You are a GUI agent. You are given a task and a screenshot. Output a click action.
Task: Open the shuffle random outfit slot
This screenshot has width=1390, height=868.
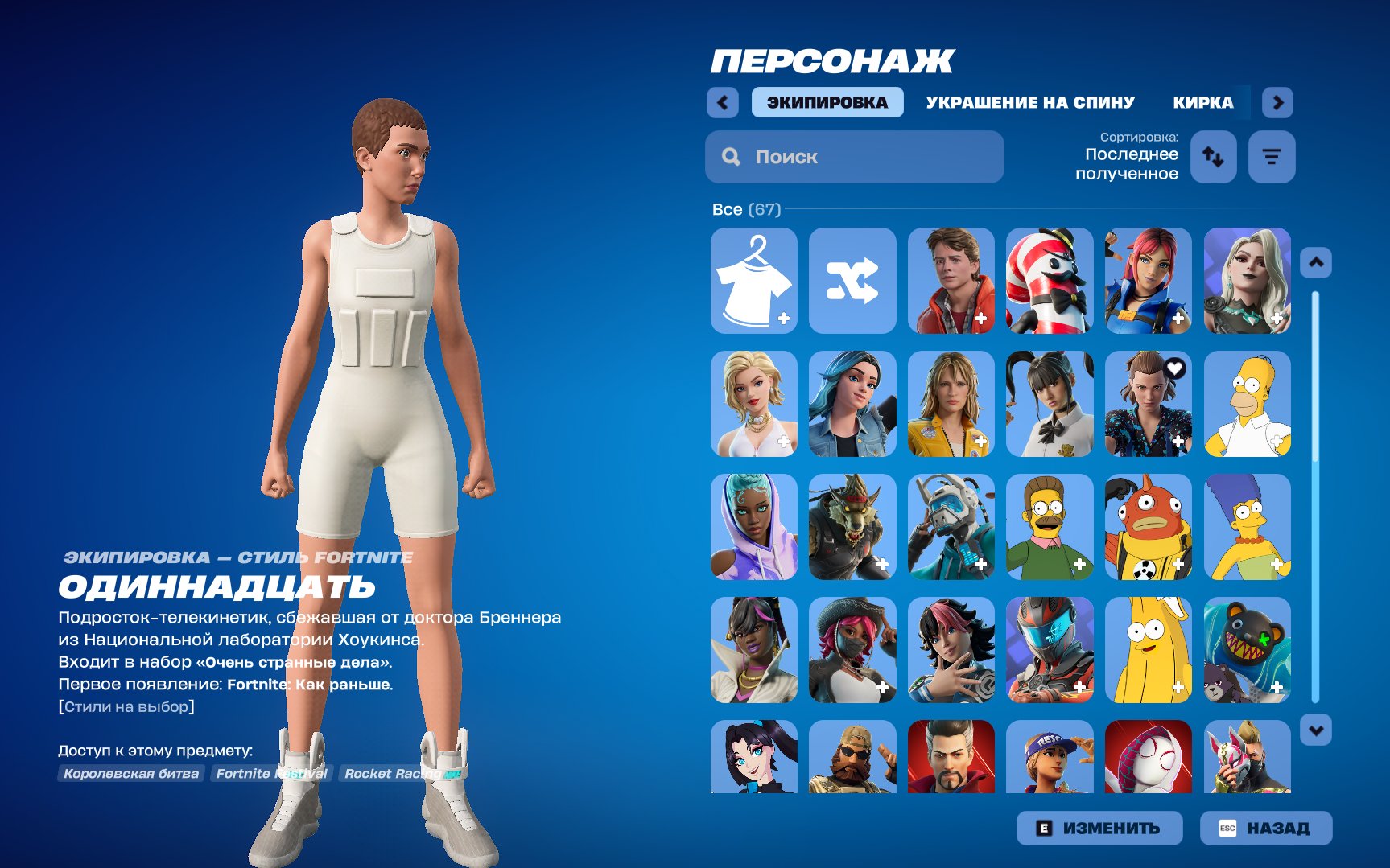[852, 281]
